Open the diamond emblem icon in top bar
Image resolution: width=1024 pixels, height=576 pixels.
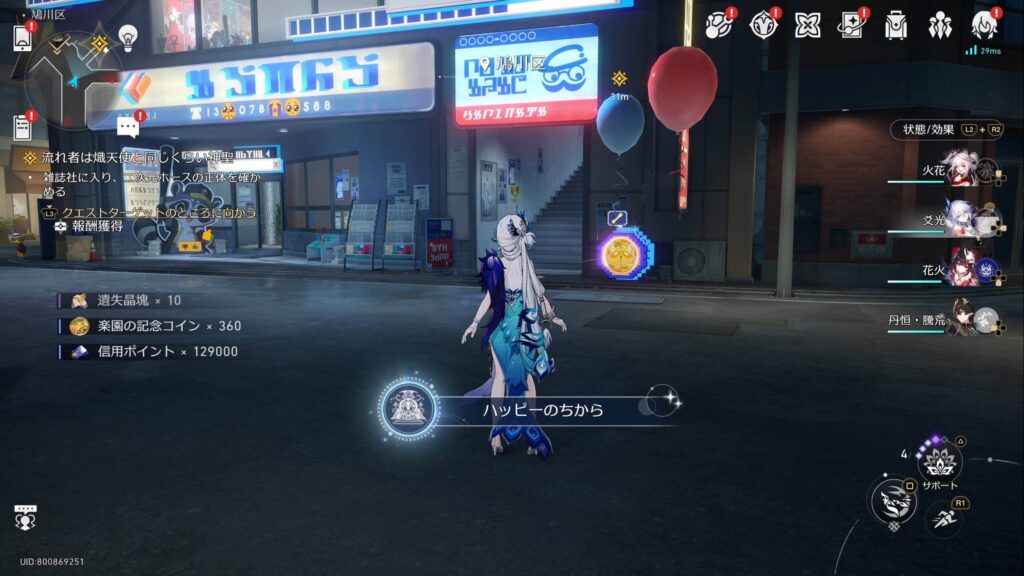[x=763, y=25]
